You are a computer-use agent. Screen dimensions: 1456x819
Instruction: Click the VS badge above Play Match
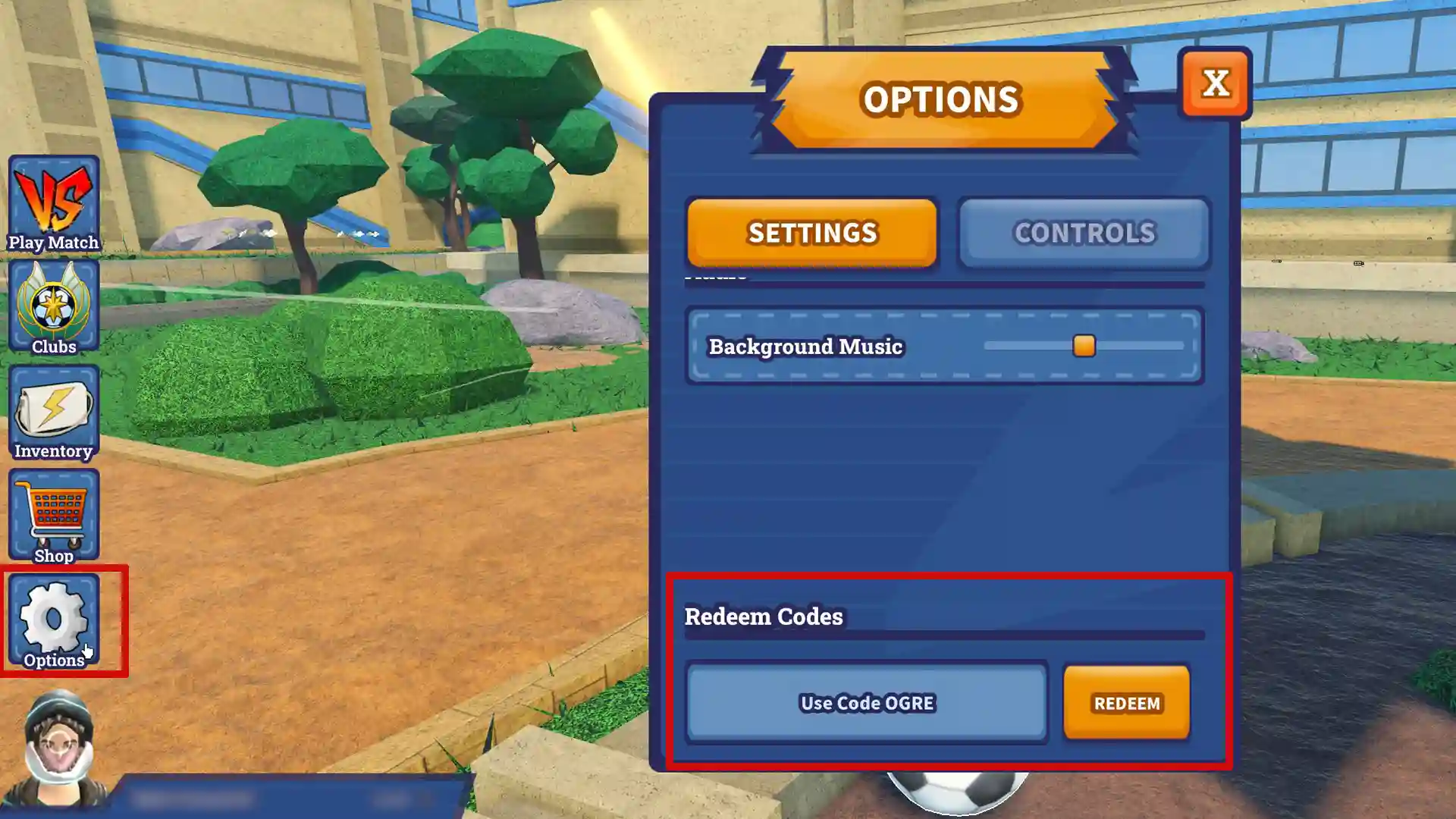click(53, 193)
